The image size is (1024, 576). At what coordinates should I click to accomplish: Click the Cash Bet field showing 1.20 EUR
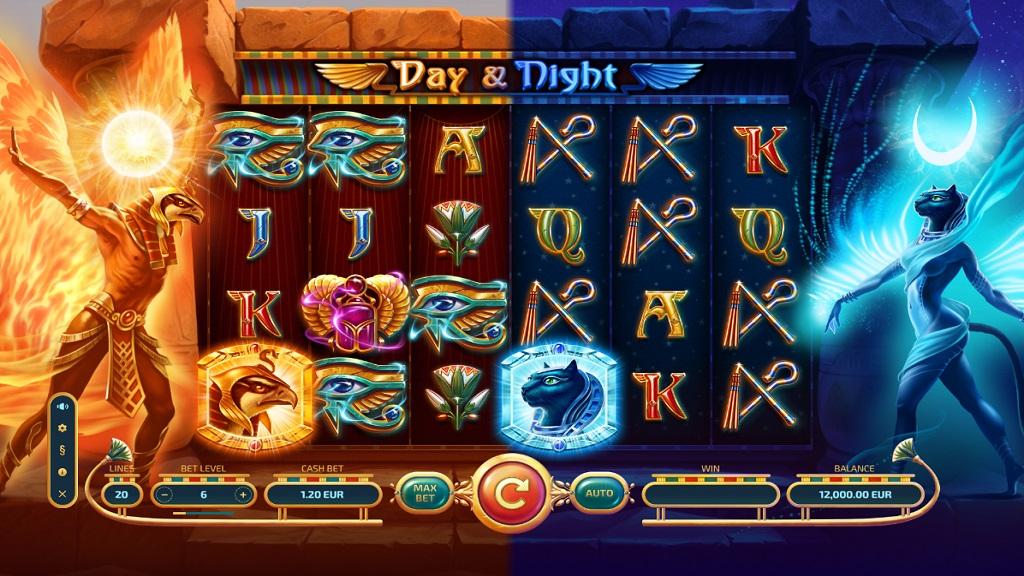click(323, 494)
